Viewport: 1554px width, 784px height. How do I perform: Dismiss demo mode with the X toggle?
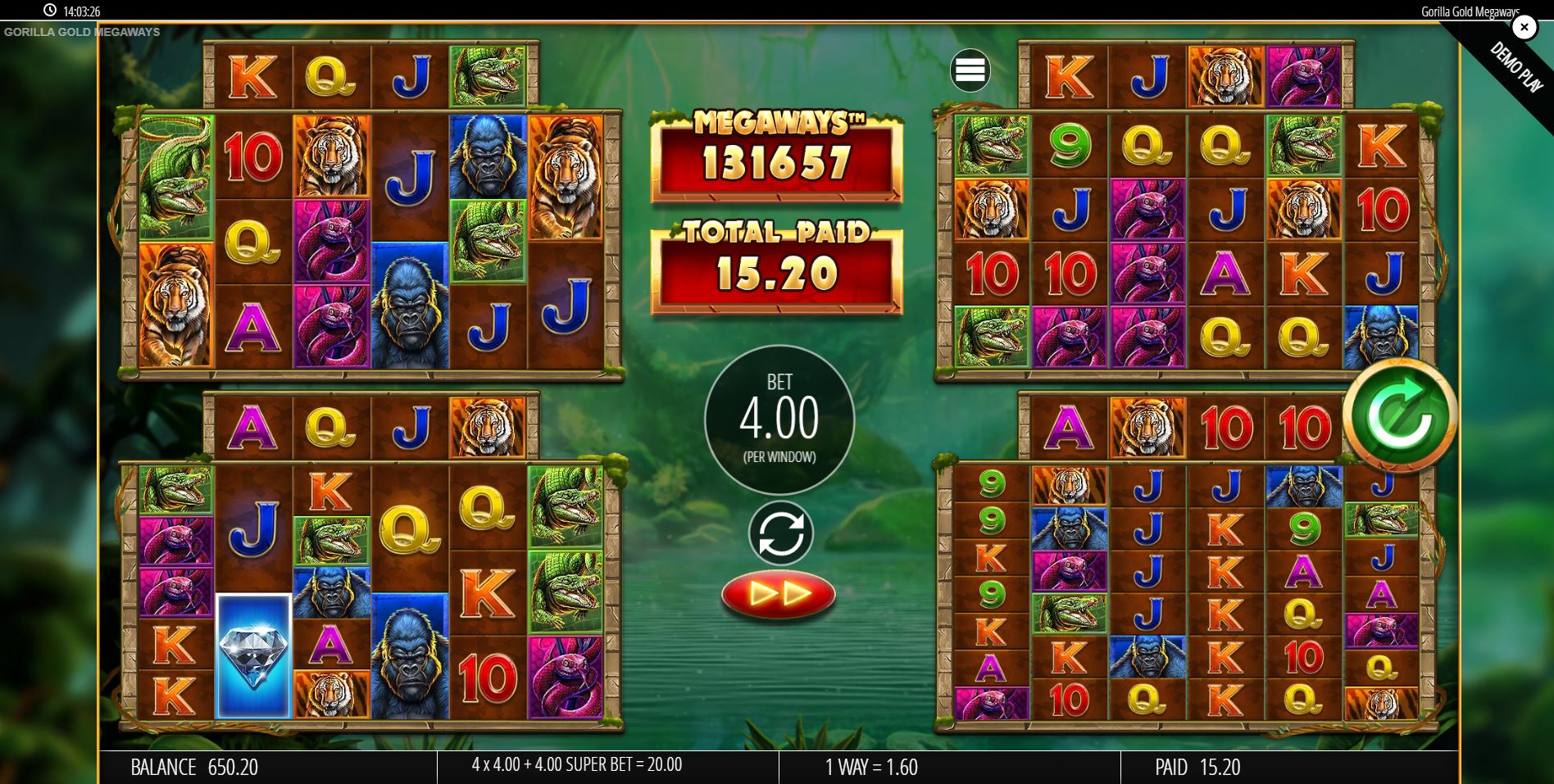[1524, 27]
